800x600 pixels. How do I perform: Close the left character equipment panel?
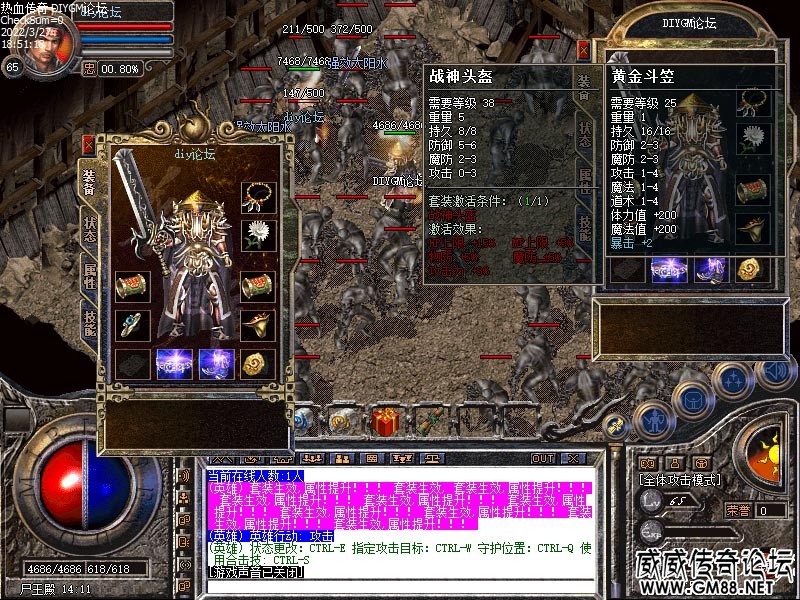[x=88, y=143]
